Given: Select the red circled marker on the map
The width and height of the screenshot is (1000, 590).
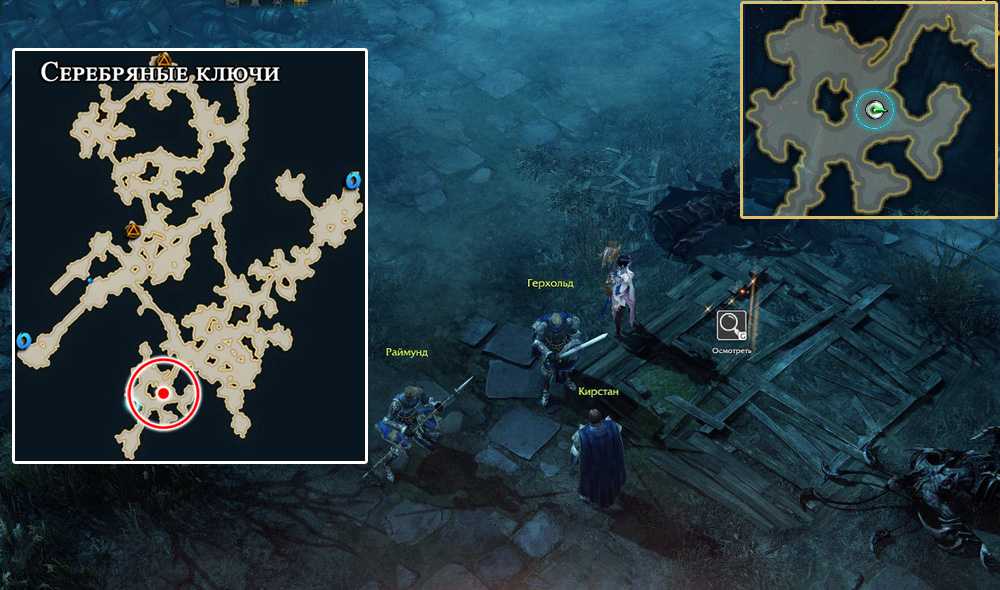Looking at the screenshot, I should tap(163, 393).
